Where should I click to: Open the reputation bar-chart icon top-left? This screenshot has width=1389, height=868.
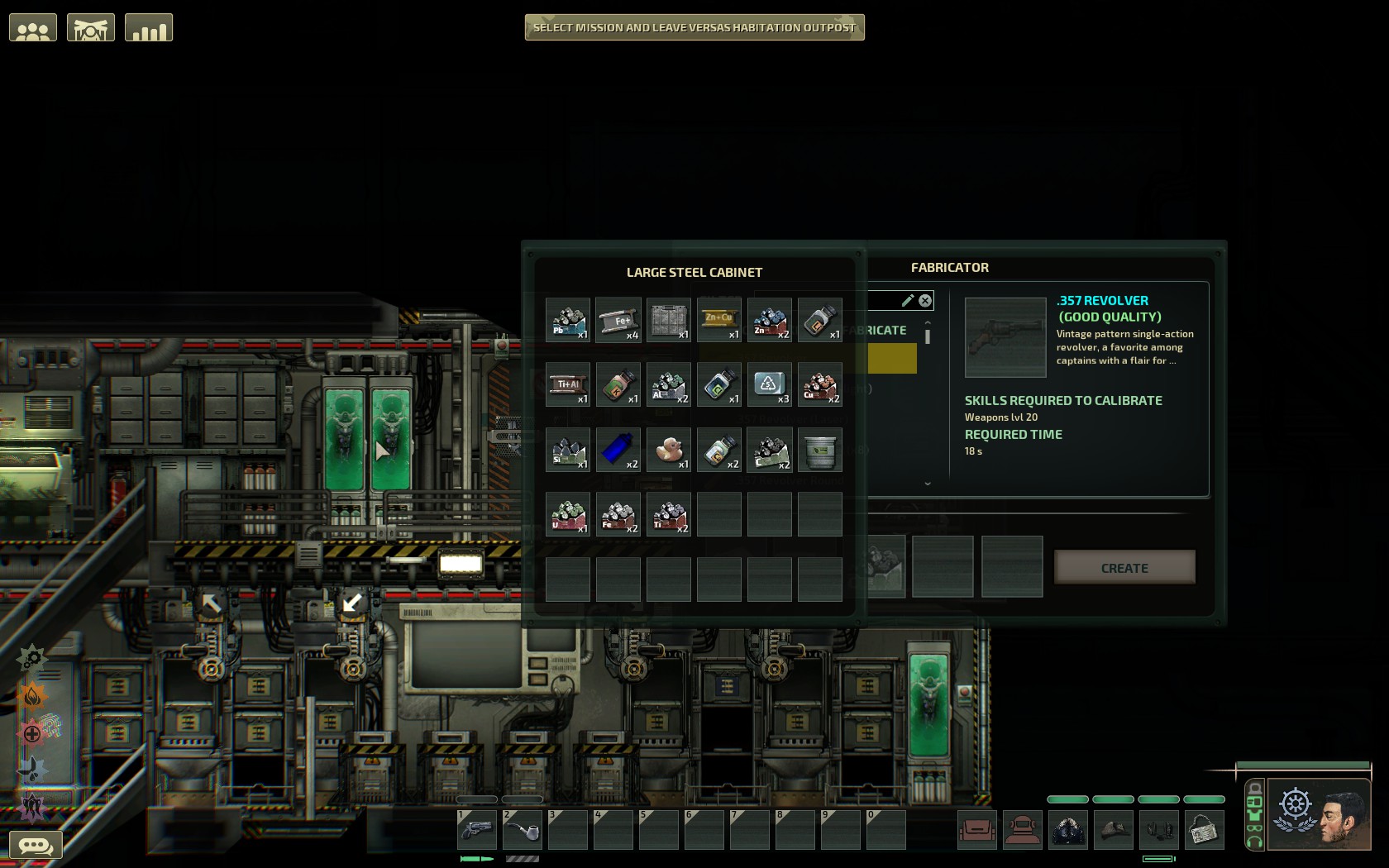[x=149, y=26]
